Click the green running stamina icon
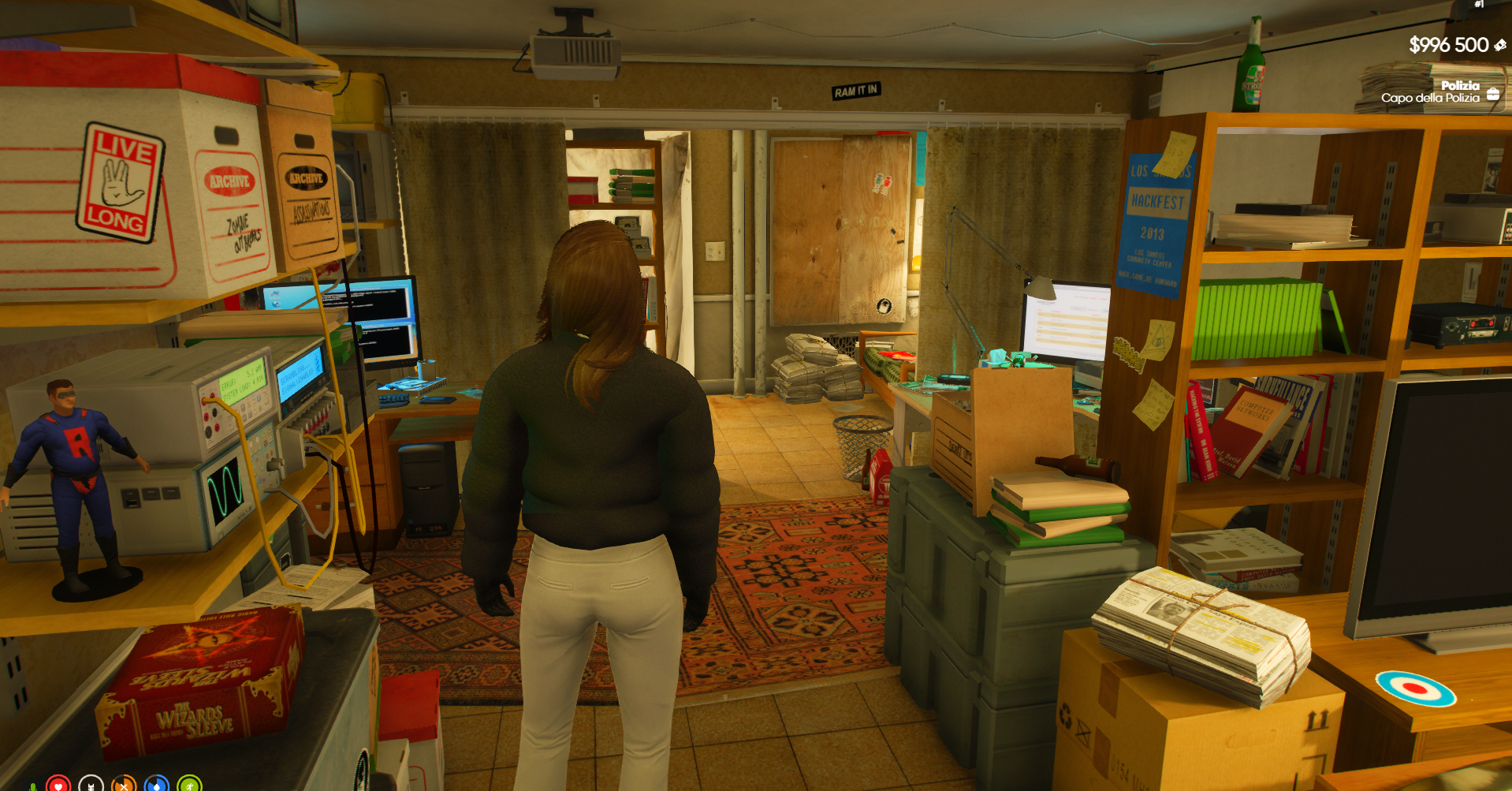Viewport: 1512px width, 791px height. pos(189,785)
